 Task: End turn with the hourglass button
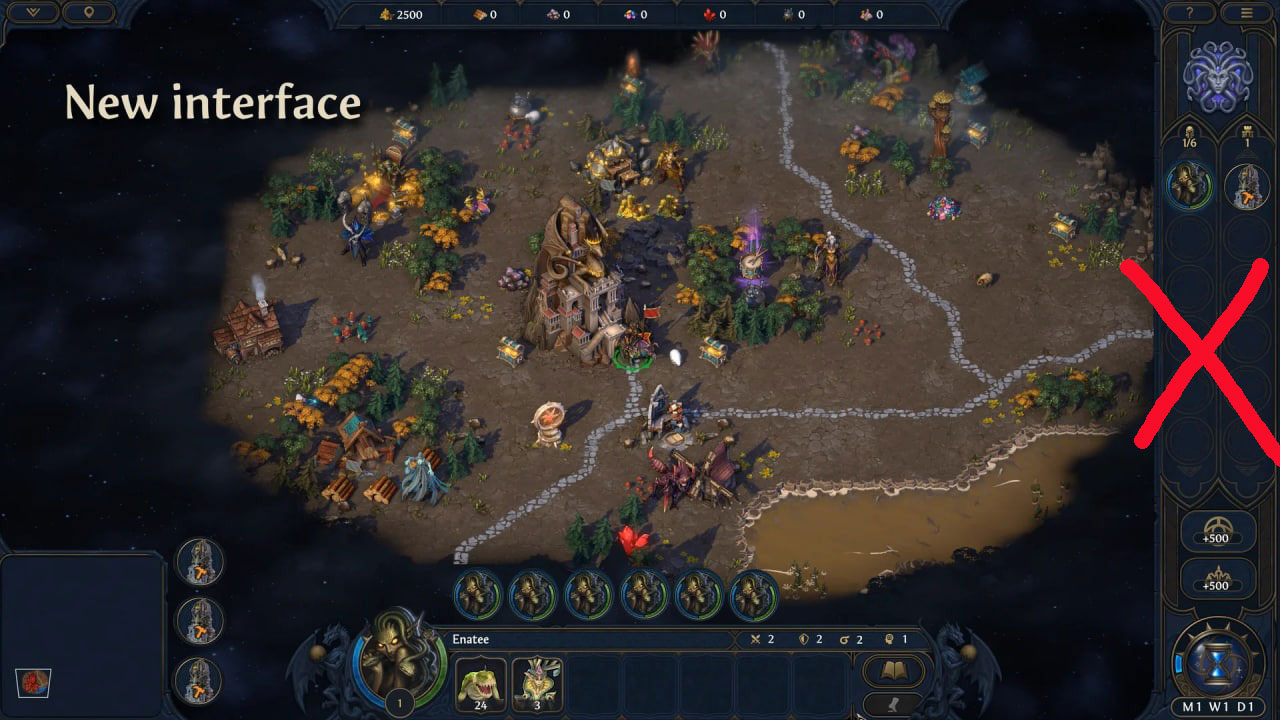1218,661
